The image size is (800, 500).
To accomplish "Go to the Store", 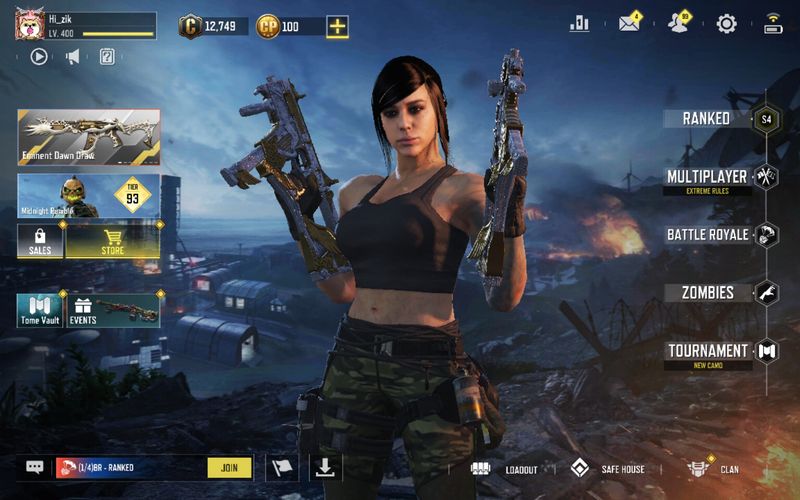I will 112,241.
